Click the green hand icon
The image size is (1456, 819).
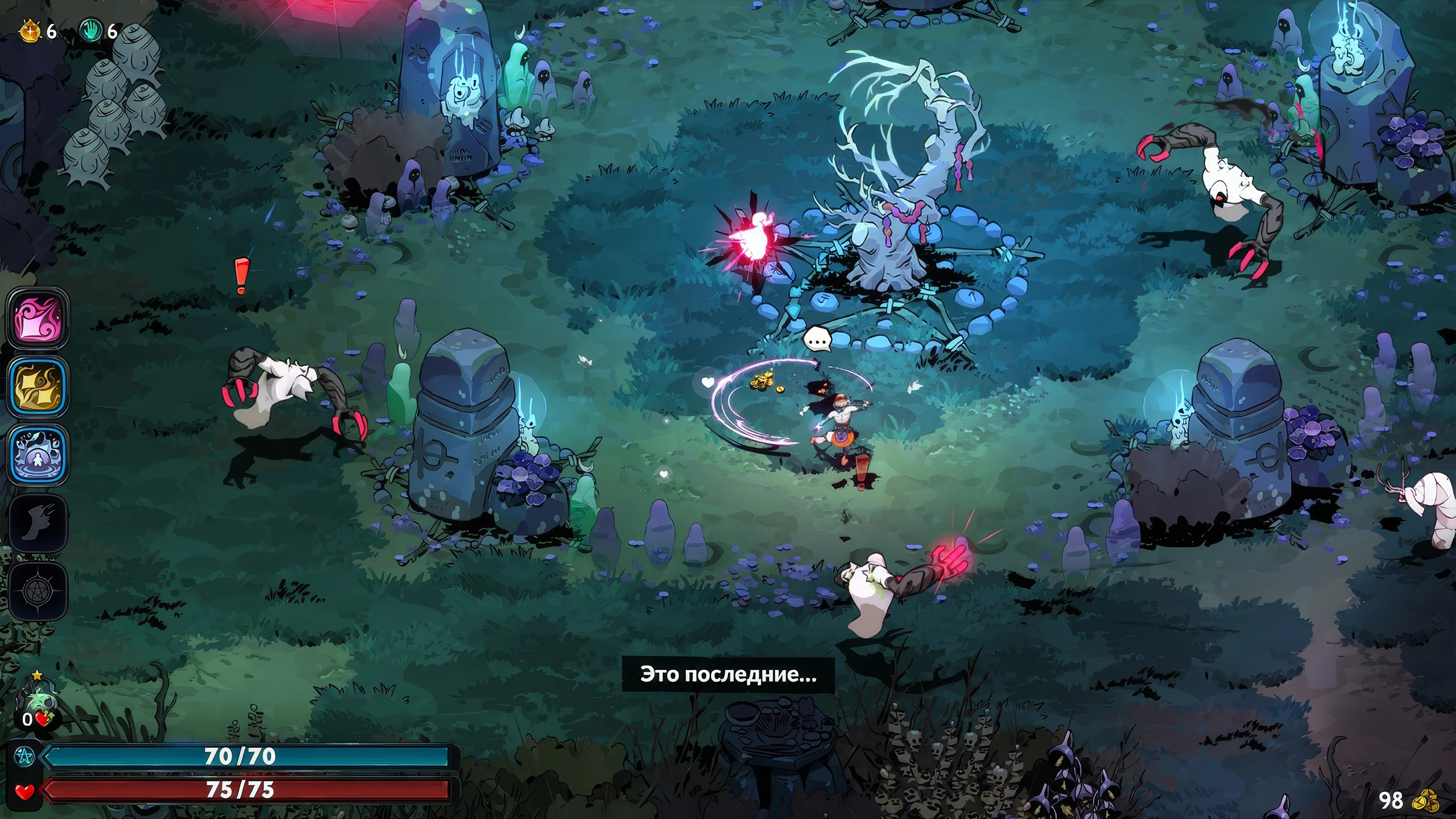[x=90, y=31]
